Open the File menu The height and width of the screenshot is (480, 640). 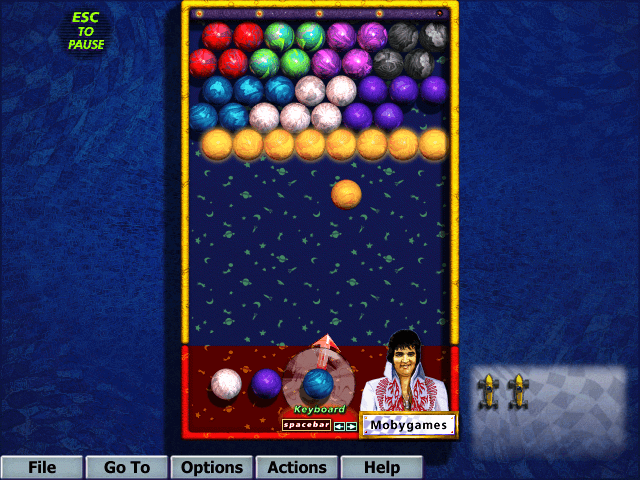[42, 467]
